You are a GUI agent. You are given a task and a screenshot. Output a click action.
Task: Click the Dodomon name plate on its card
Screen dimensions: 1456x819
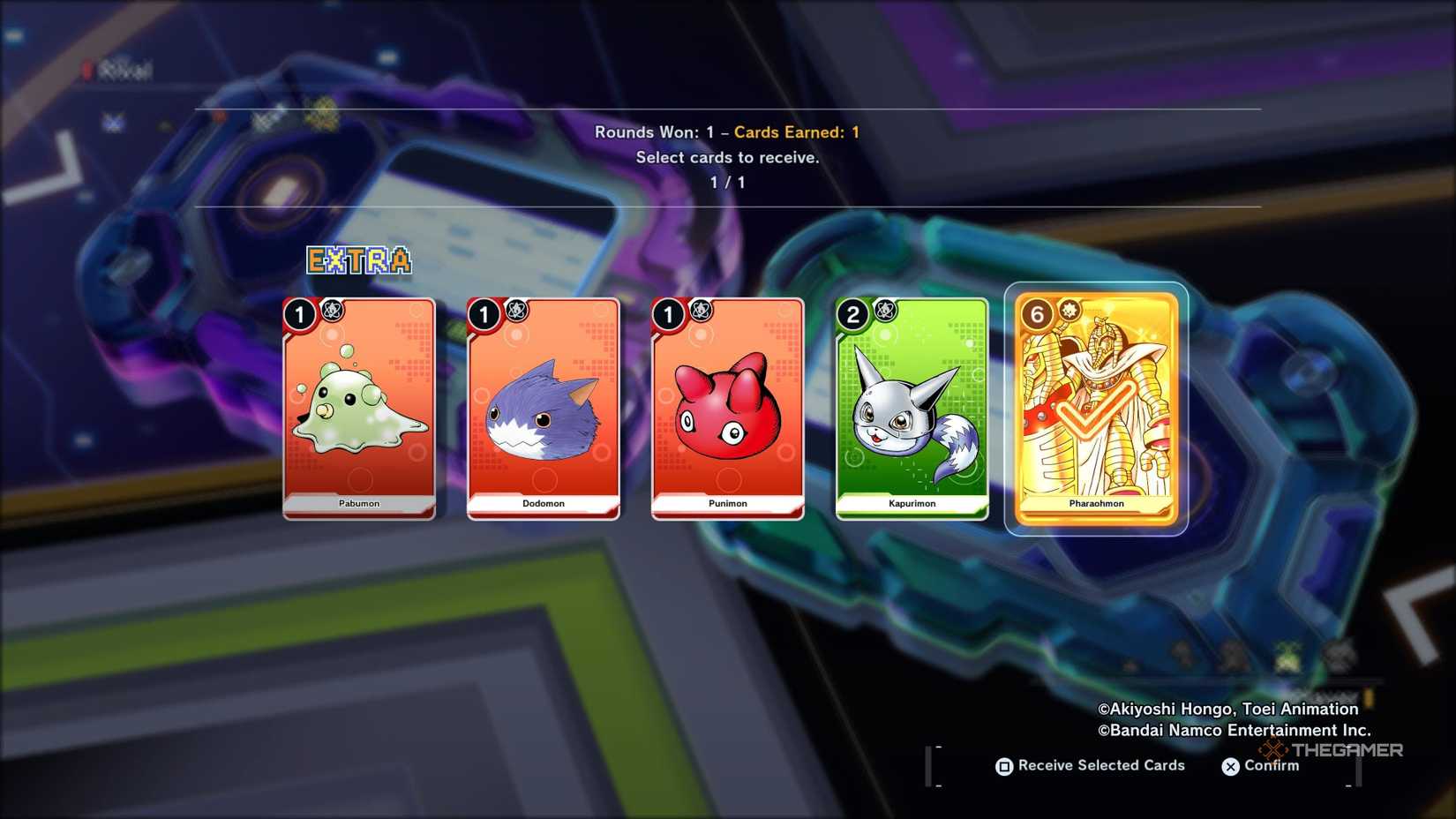(542, 503)
